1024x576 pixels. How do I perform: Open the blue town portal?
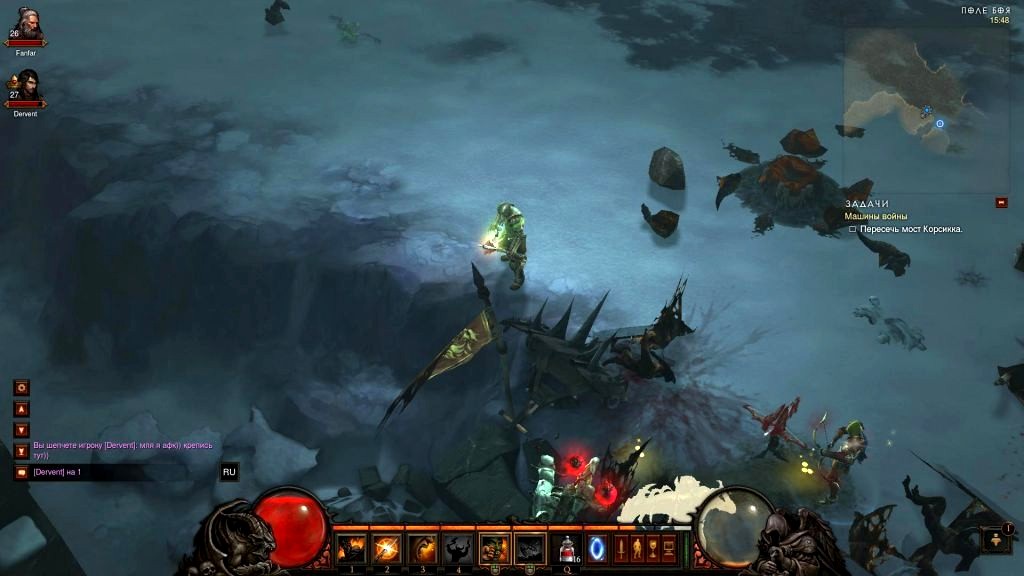point(597,548)
